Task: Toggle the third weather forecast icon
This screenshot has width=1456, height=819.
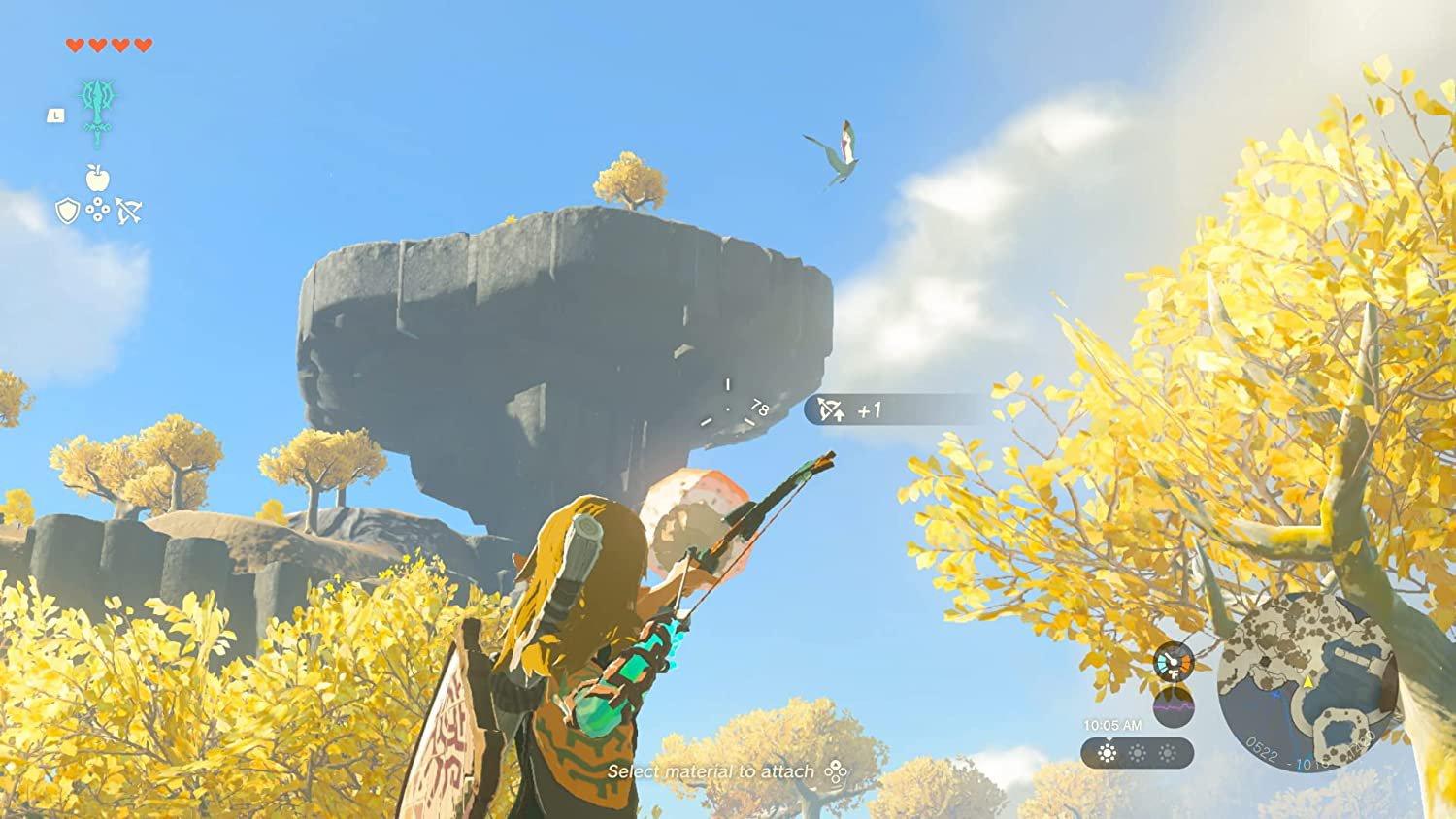Action: (1166, 753)
